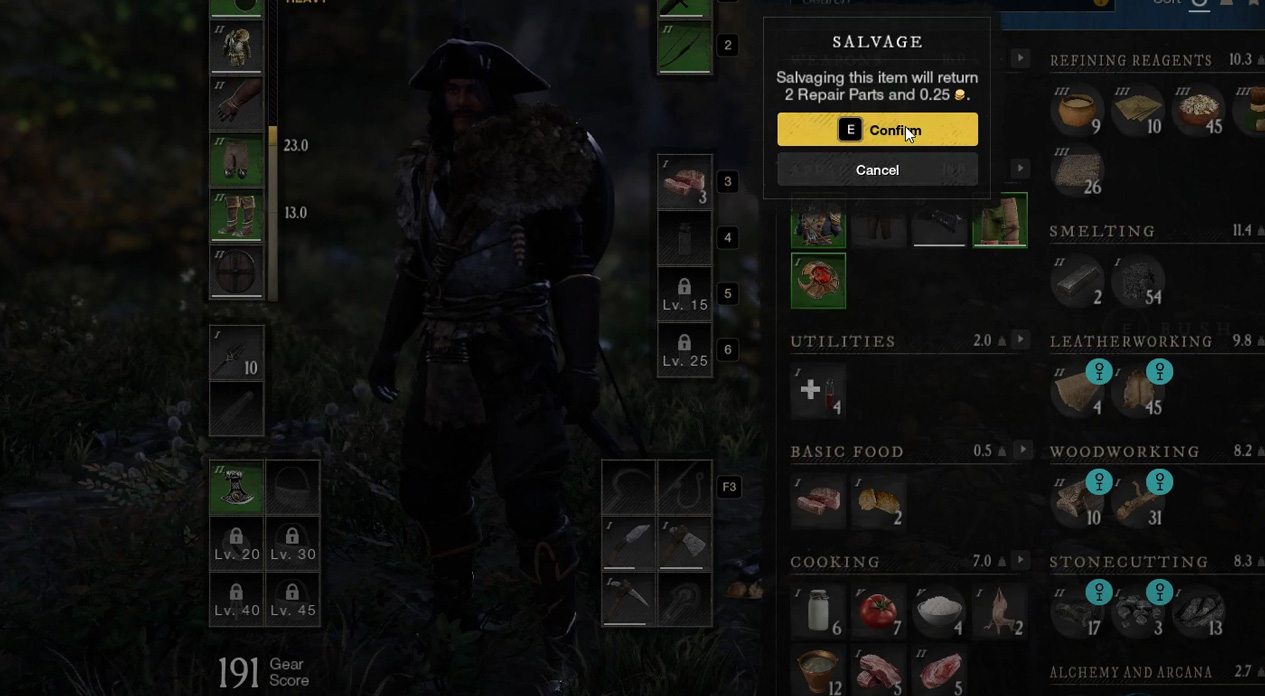Pick the iron ingot in Smelting
The width and height of the screenshot is (1265, 696).
(x=1077, y=280)
